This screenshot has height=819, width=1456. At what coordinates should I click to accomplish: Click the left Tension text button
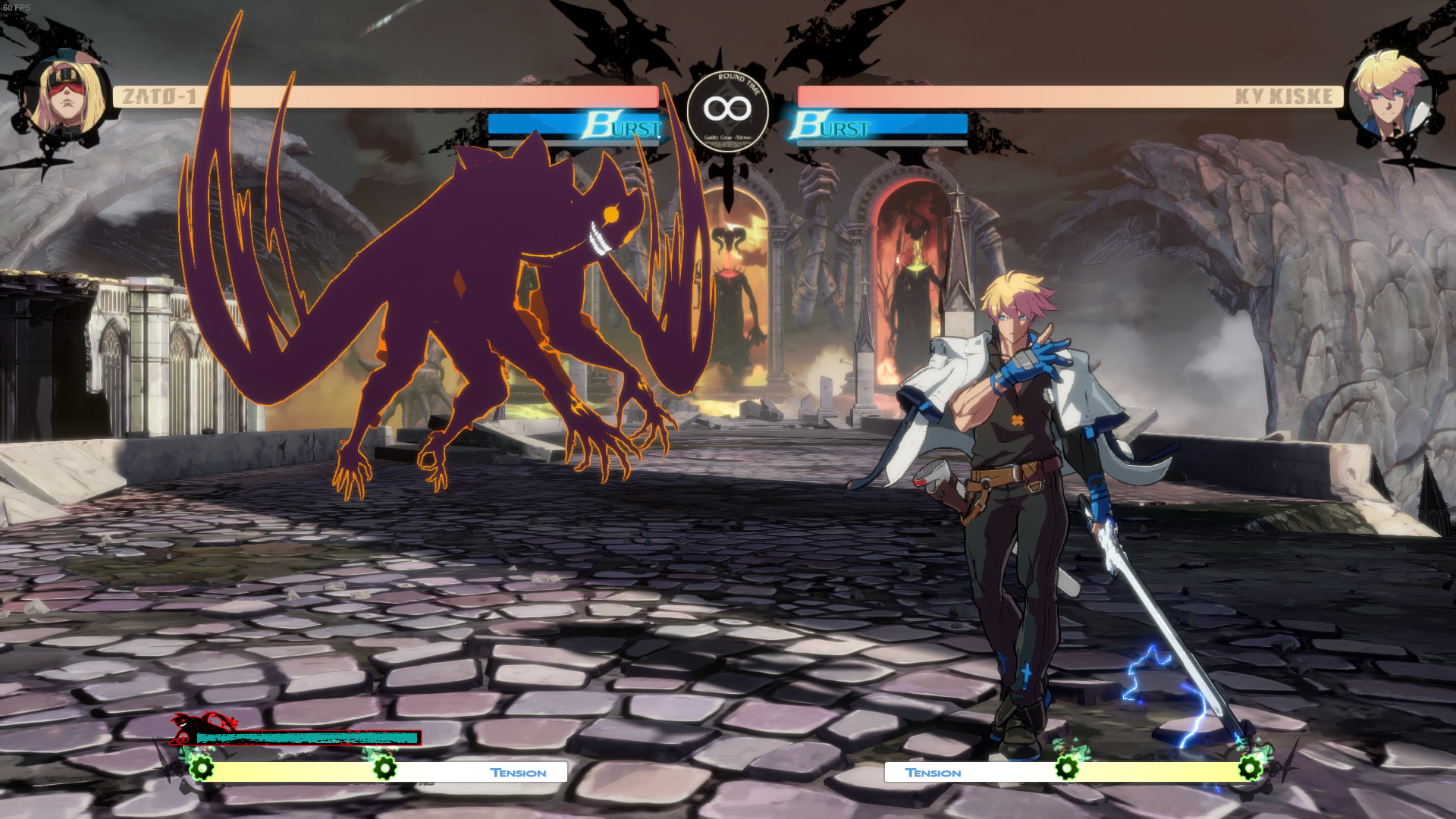tap(518, 772)
